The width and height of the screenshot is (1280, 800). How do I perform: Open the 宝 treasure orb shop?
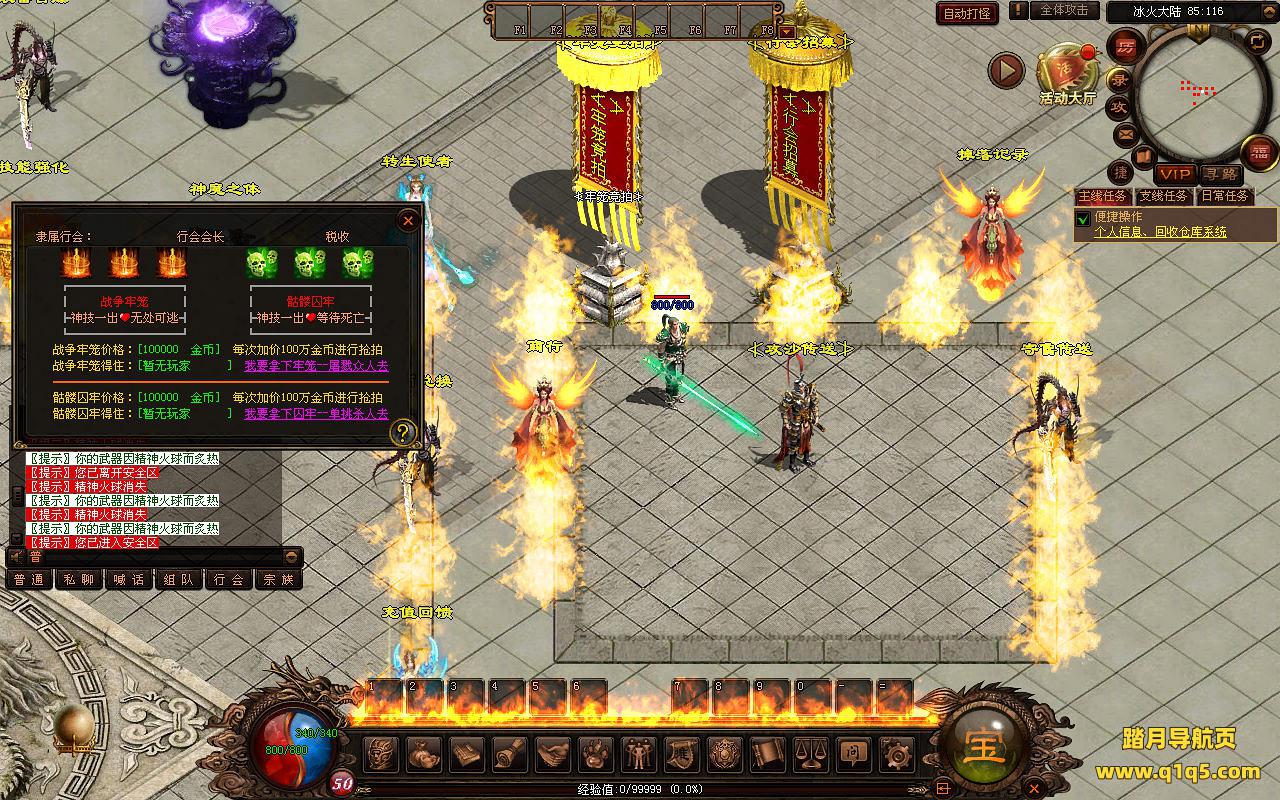pyautogui.click(x=984, y=745)
